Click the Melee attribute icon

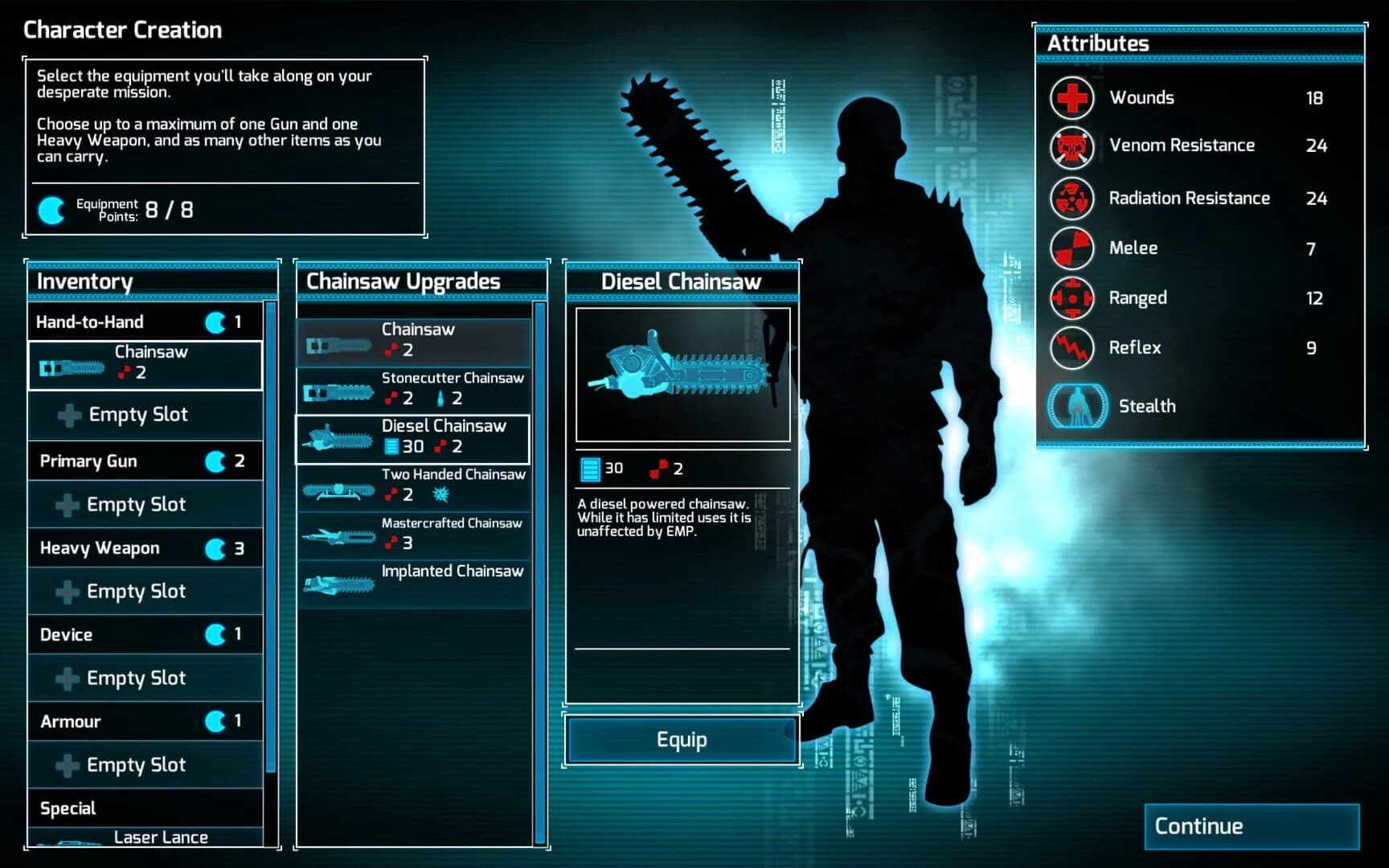point(1072,248)
